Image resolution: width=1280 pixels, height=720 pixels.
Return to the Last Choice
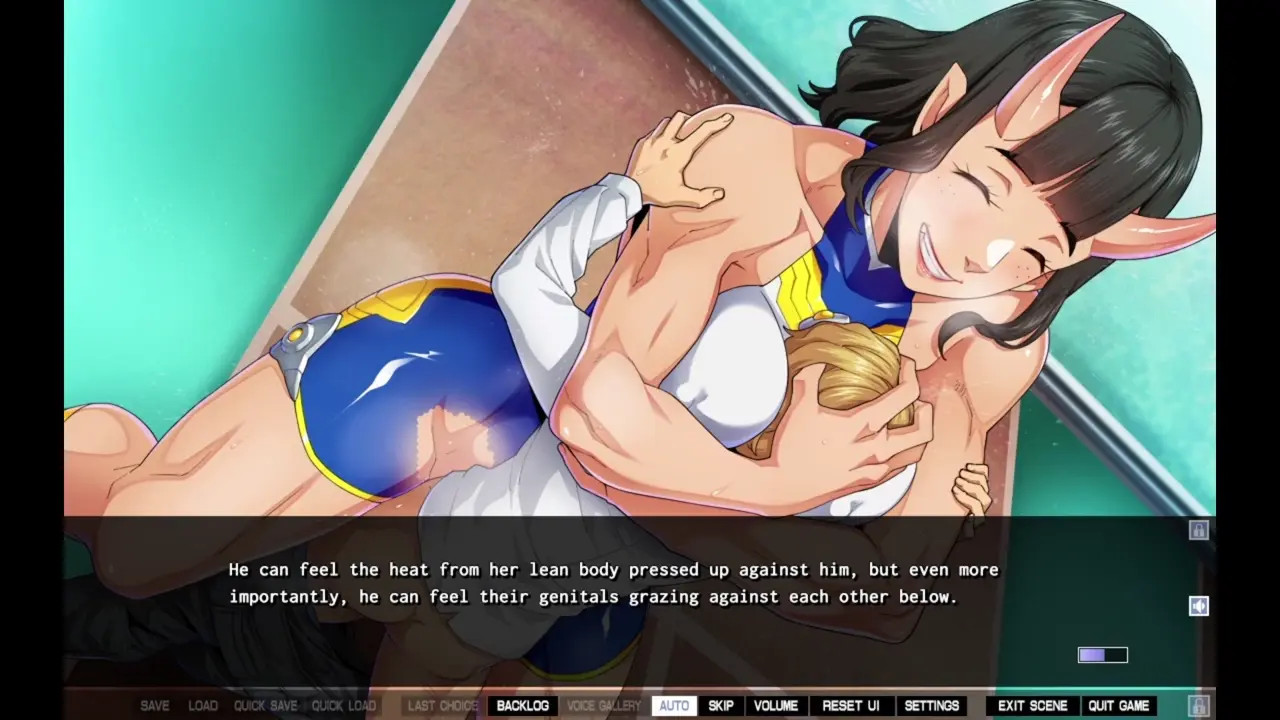(442, 706)
